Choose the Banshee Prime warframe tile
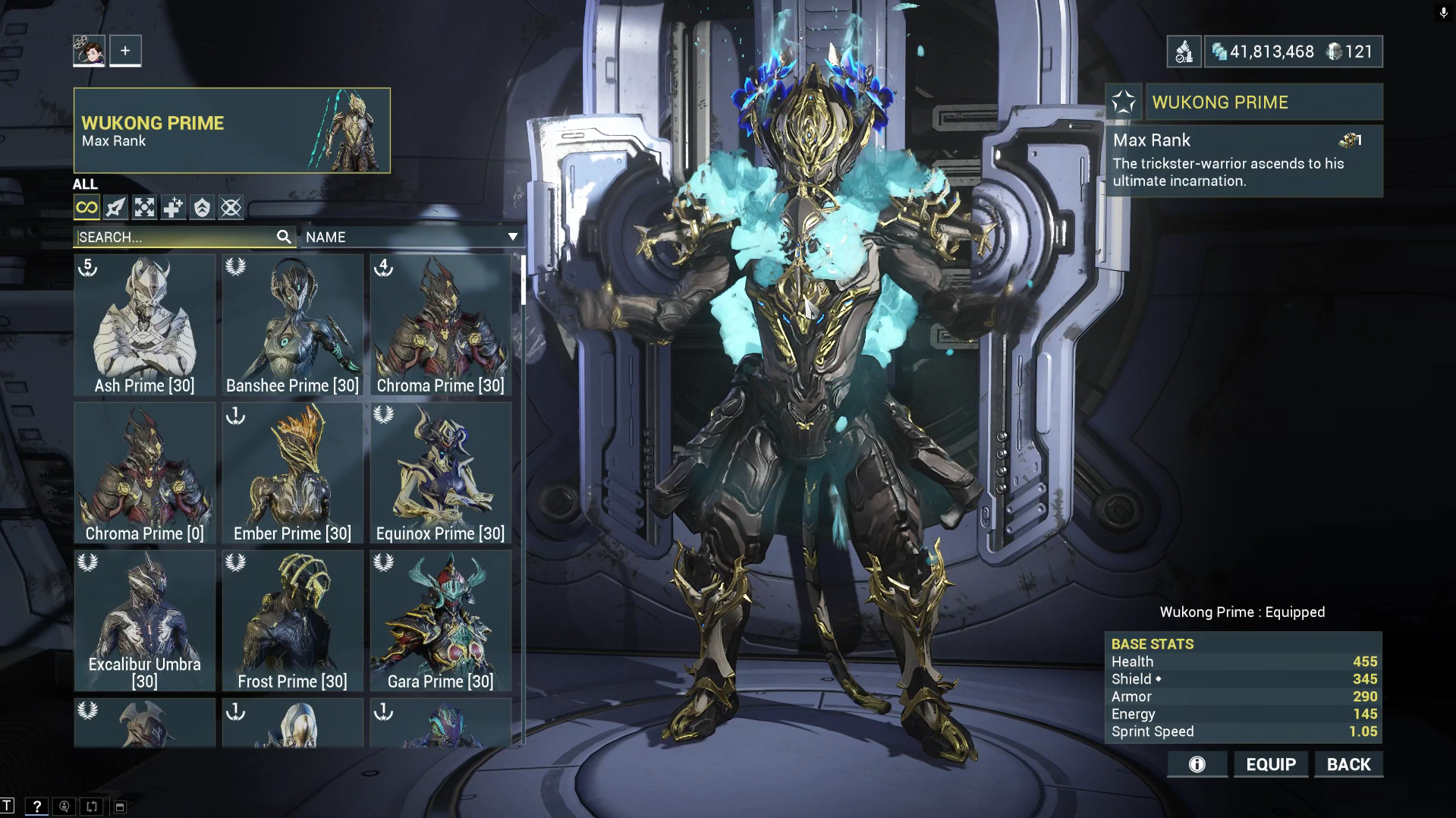1456x818 pixels. pos(292,325)
